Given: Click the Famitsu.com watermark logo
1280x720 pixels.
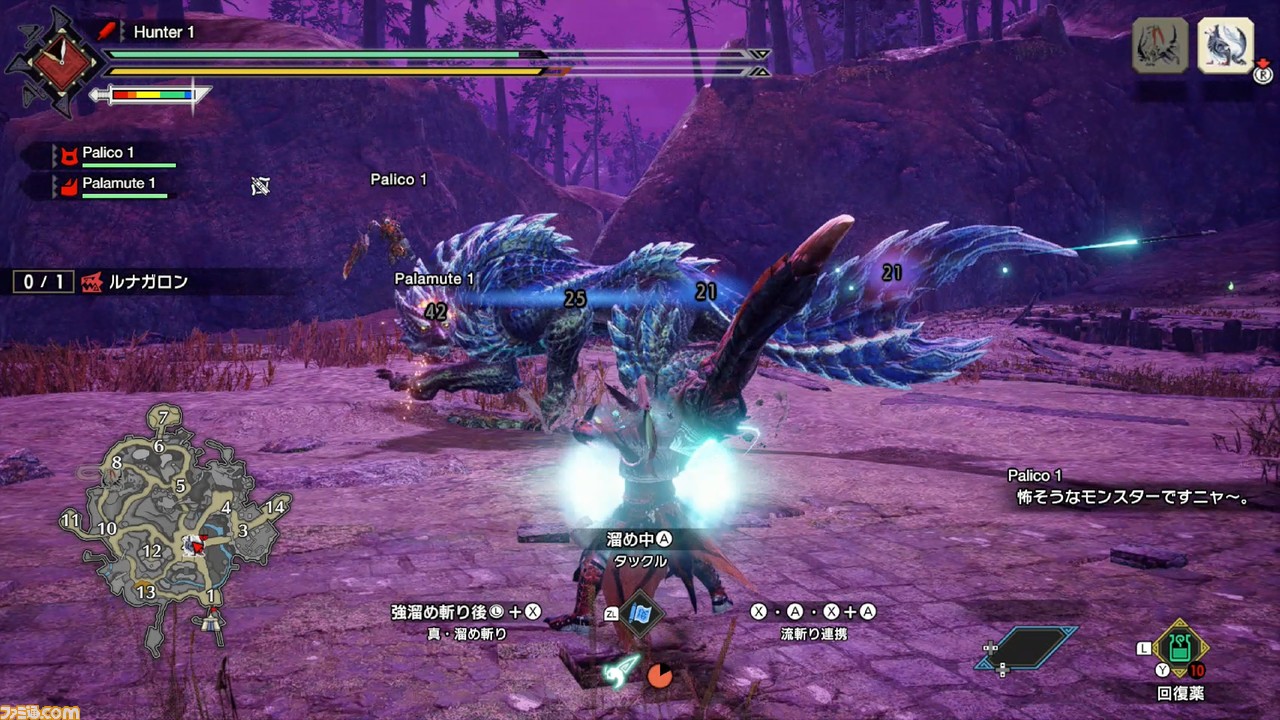Looking at the screenshot, I should click(40, 709).
